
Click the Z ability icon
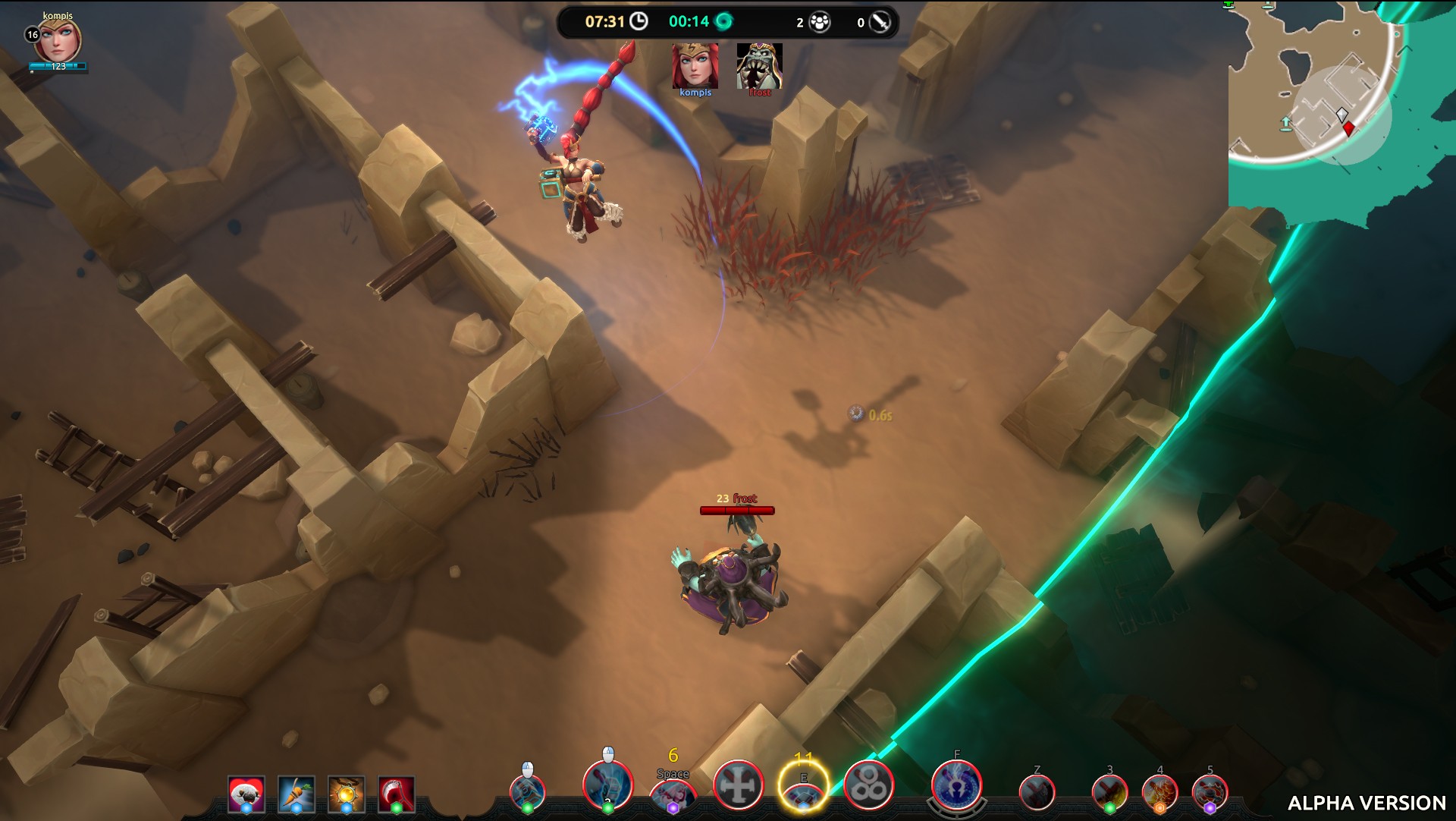[x=1037, y=793]
